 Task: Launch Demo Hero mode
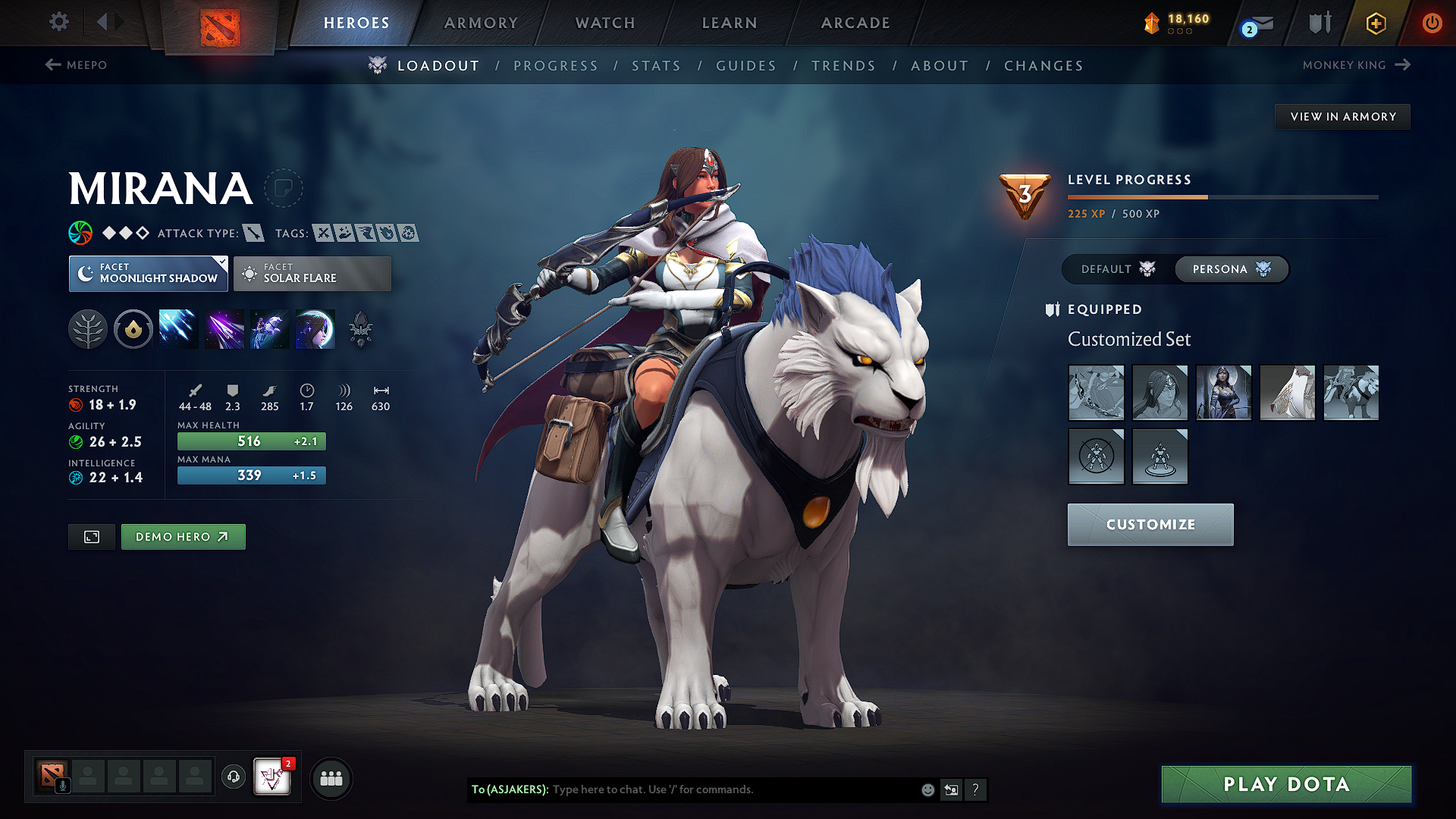click(x=183, y=537)
